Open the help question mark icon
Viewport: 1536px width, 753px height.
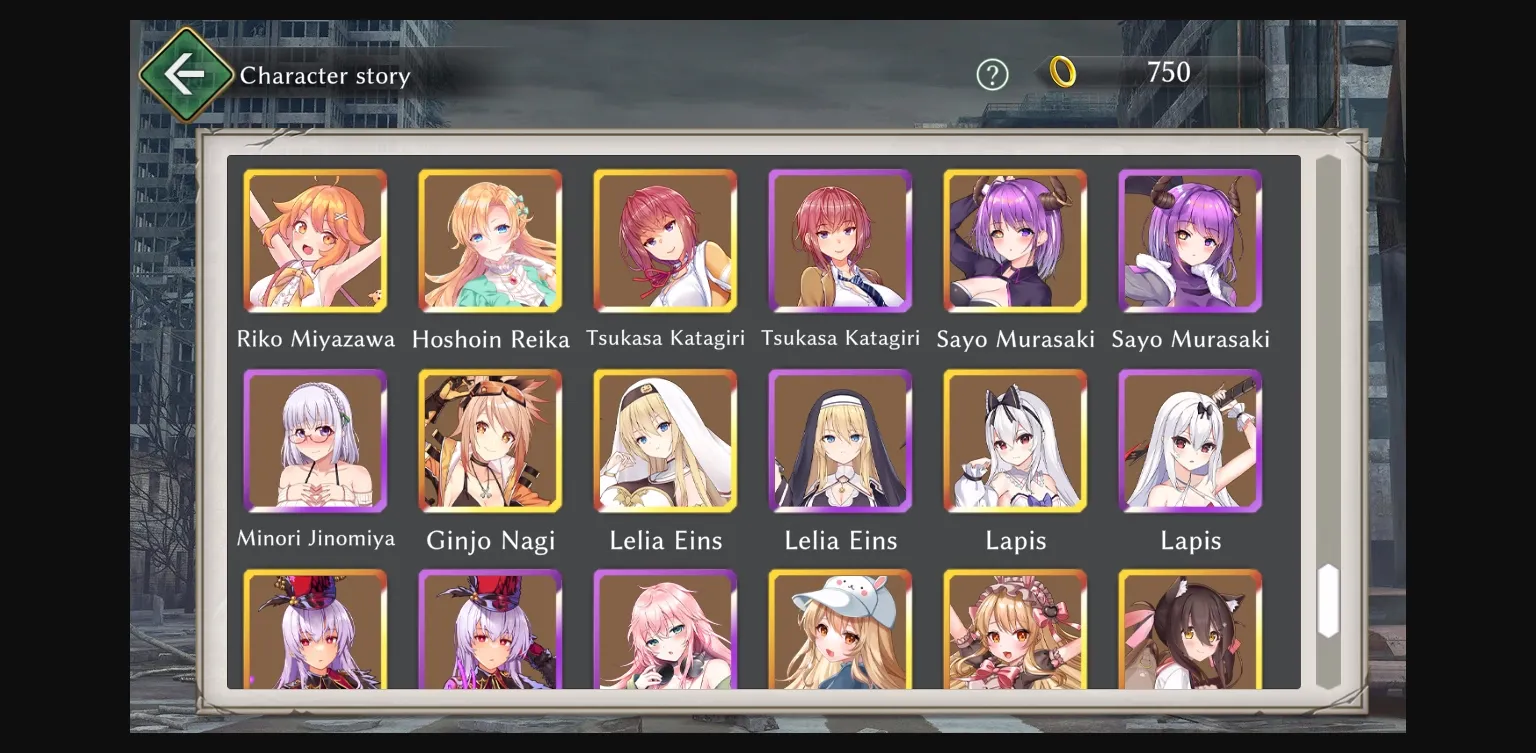pos(993,74)
